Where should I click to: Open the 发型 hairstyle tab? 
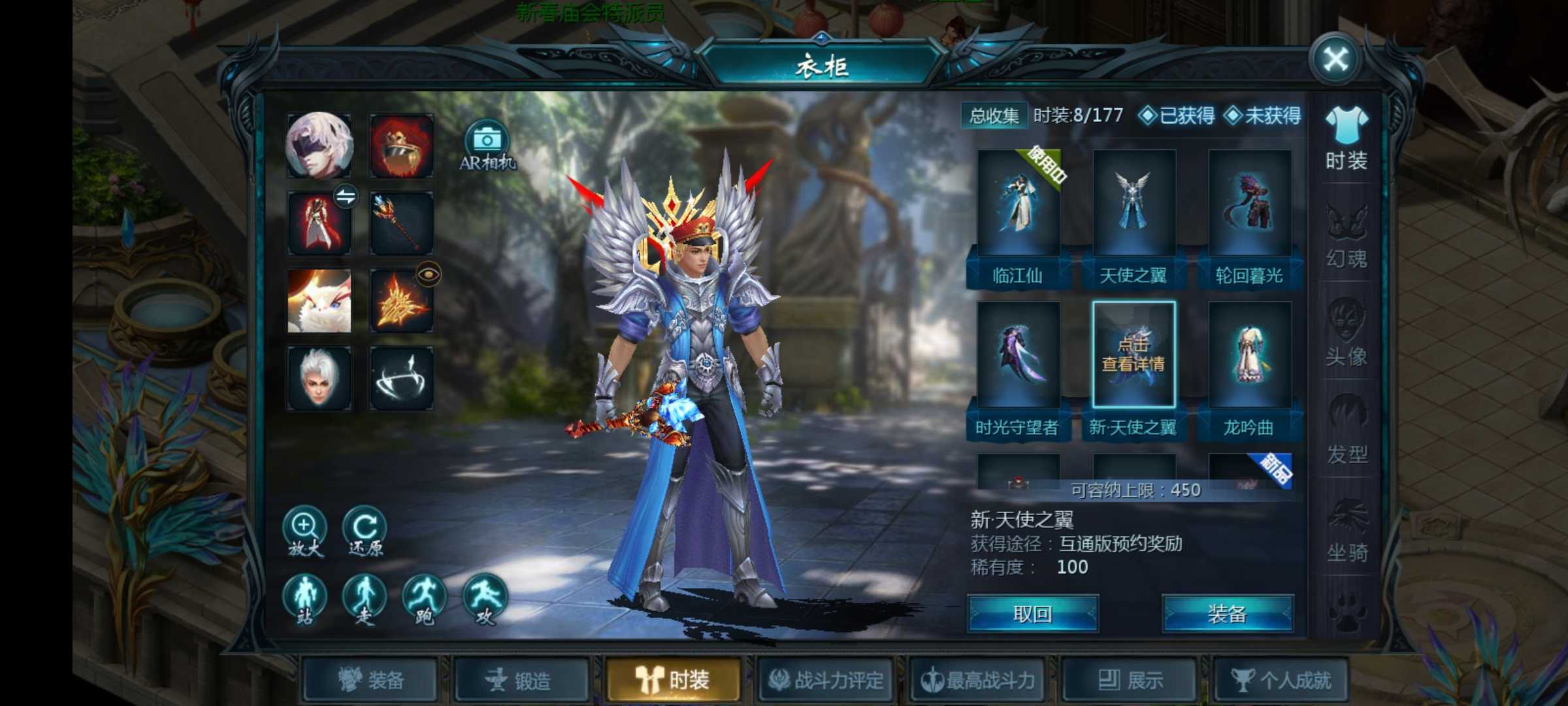click(x=1346, y=431)
